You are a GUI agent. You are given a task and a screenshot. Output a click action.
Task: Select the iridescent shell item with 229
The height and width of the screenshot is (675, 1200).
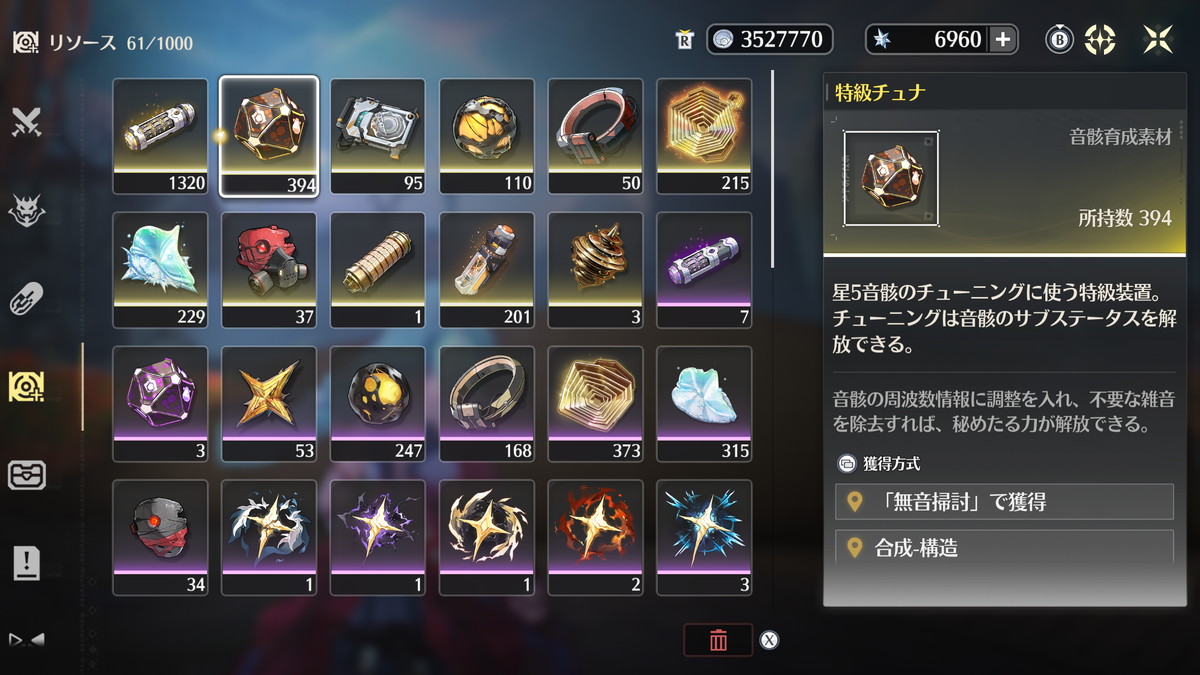tap(160, 270)
